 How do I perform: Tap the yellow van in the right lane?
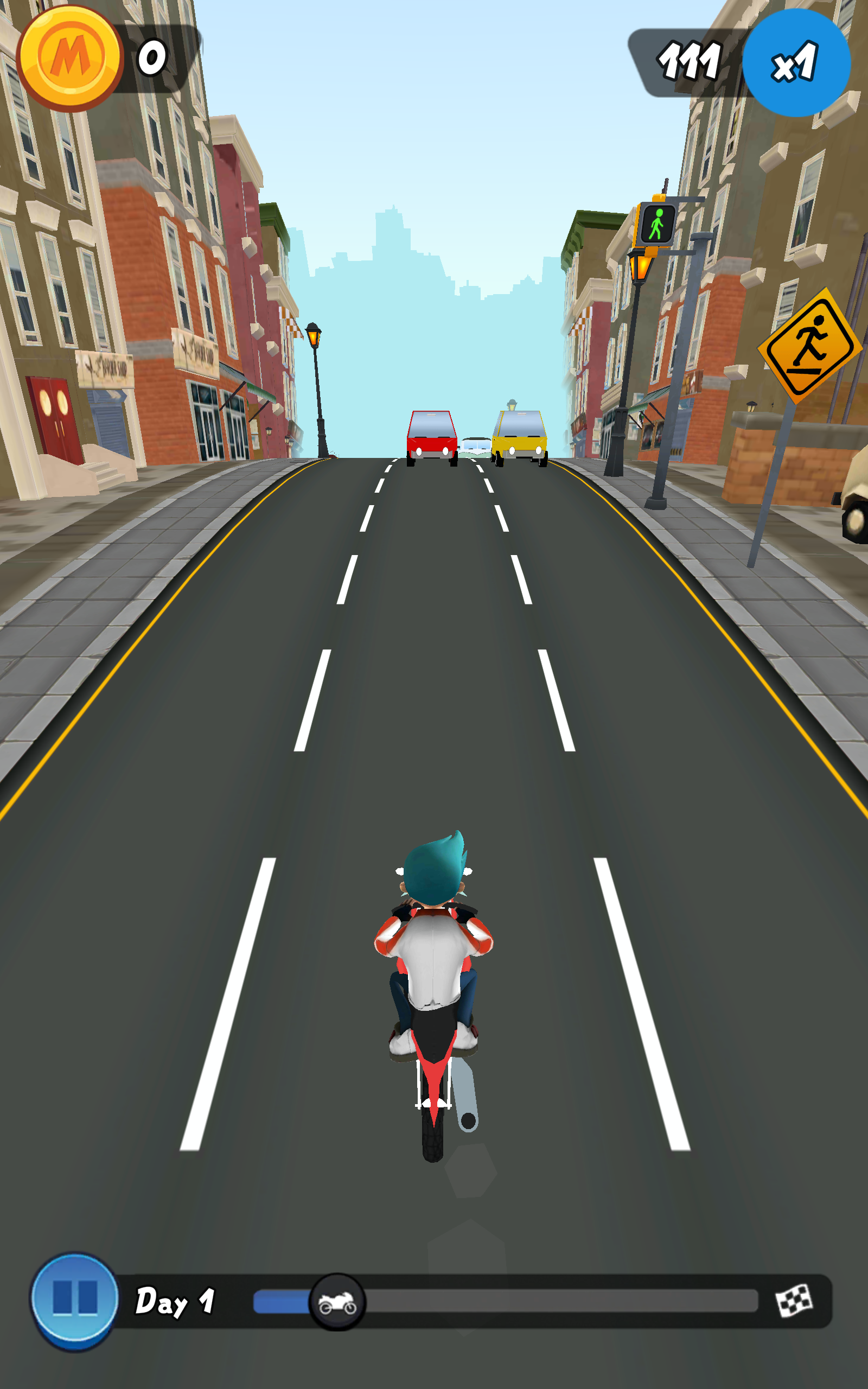coord(520,435)
